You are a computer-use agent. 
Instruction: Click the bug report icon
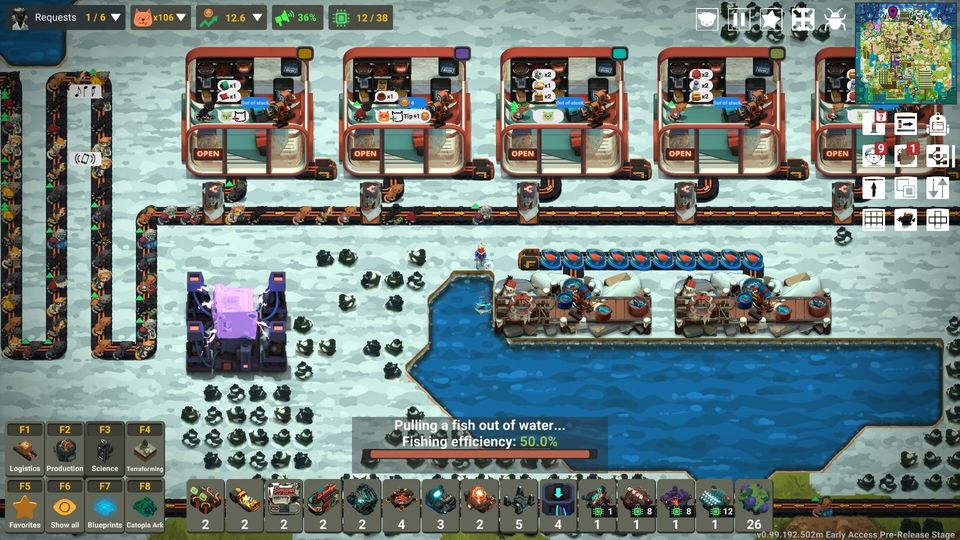coord(835,19)
